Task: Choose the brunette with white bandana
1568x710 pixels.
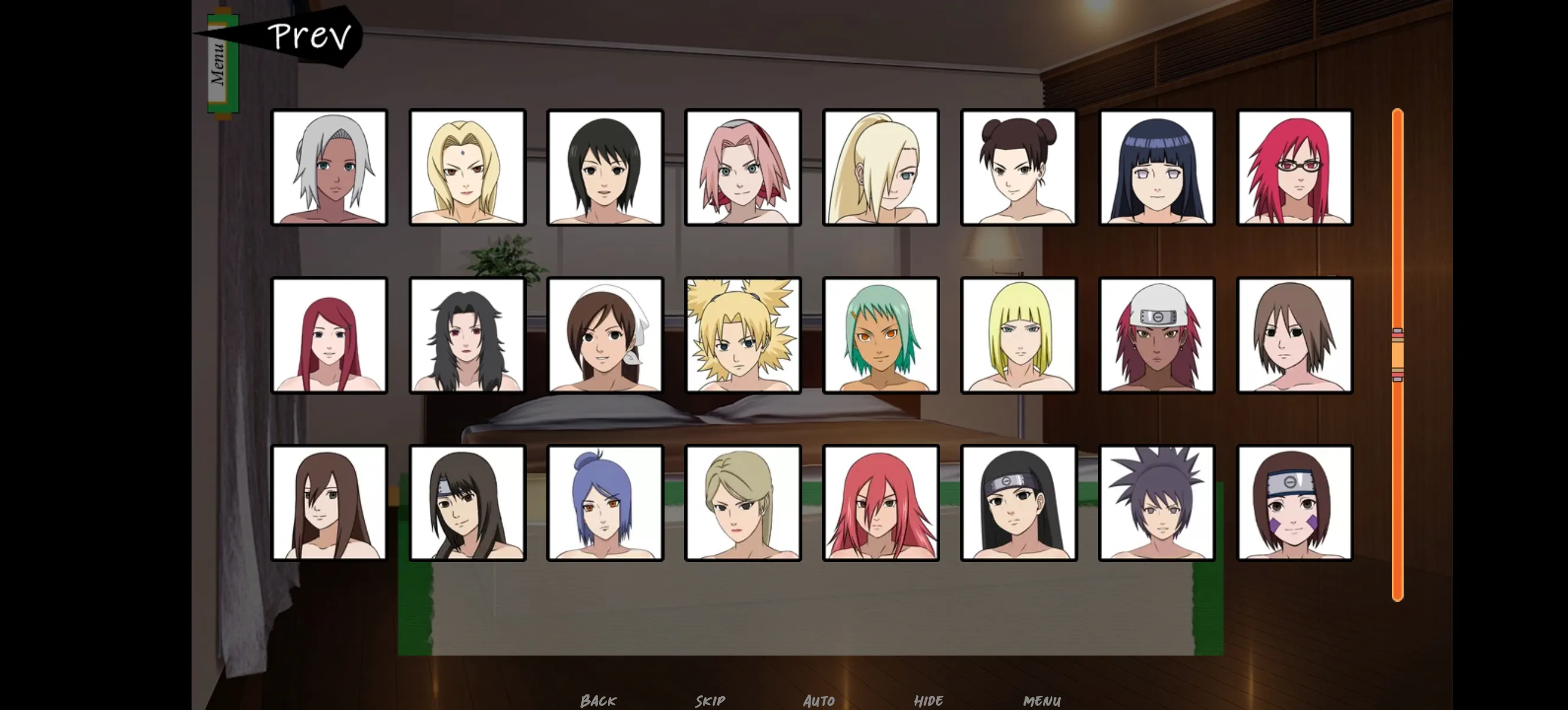Action: [x=605, y=335]
